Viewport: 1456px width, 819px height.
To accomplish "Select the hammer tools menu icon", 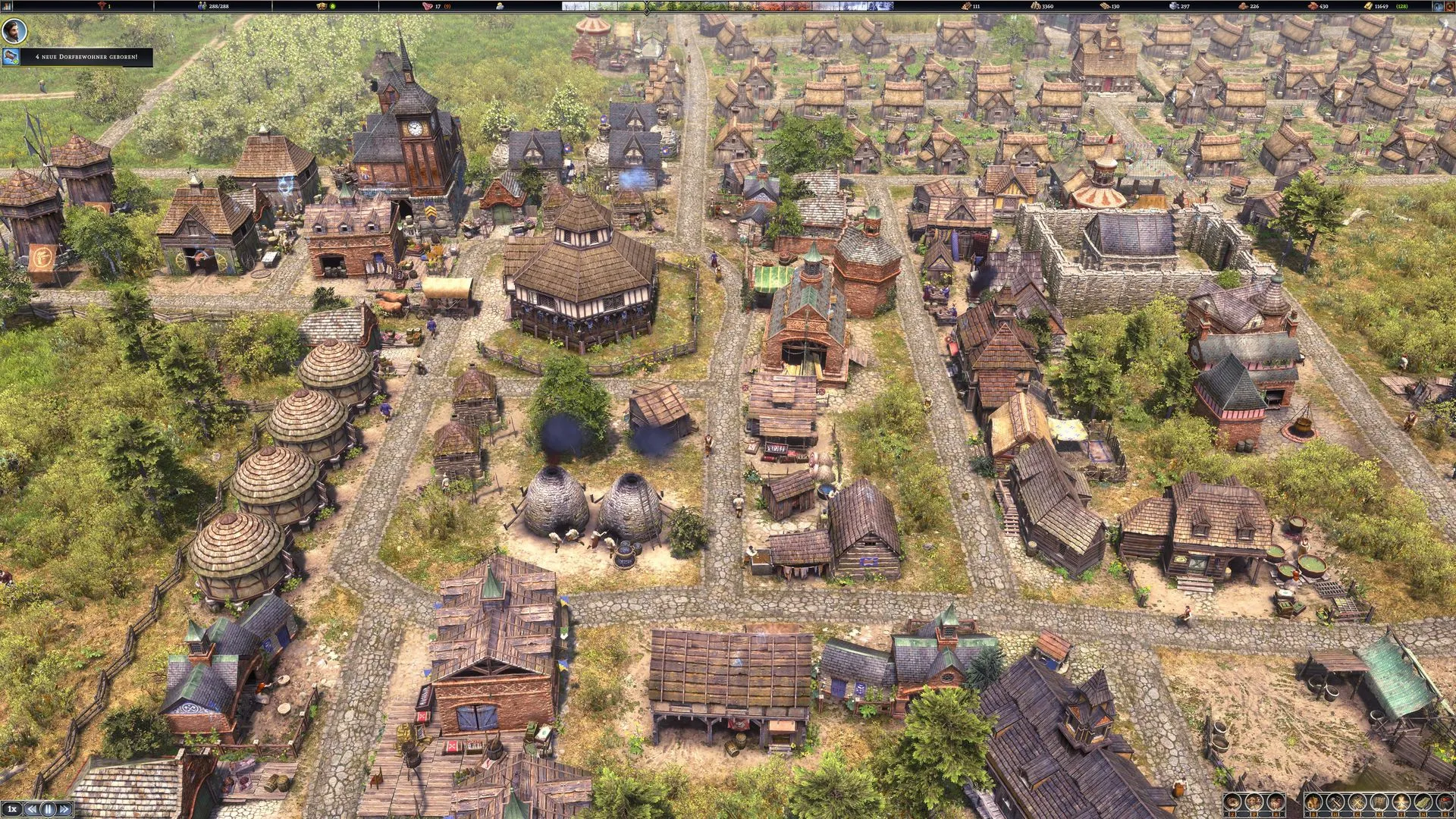I will pyautogui.click(x=1335, y=801).
